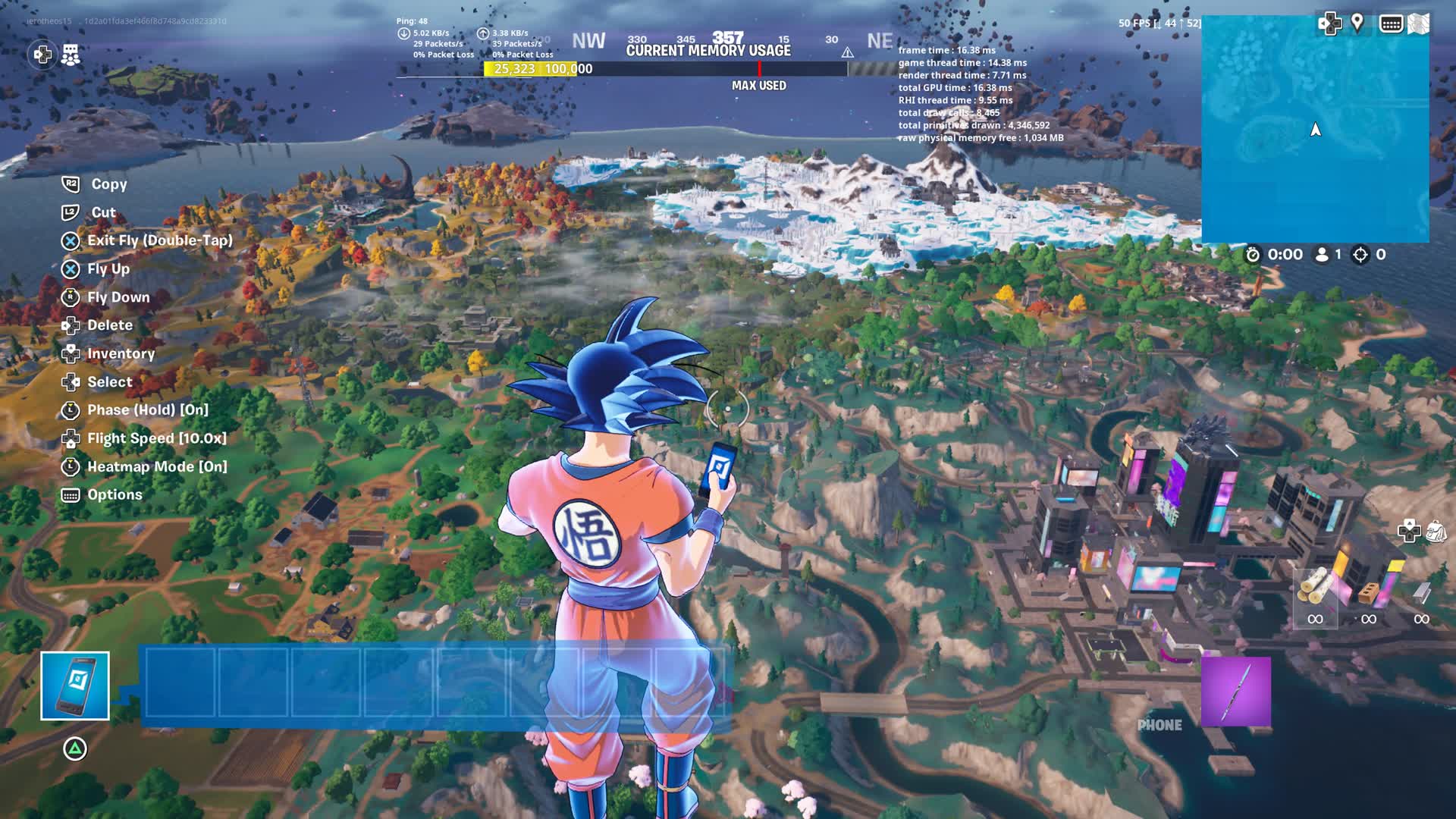
Task: Toggle the Phase (Hold) option
Action: click(x=147, y=410)
